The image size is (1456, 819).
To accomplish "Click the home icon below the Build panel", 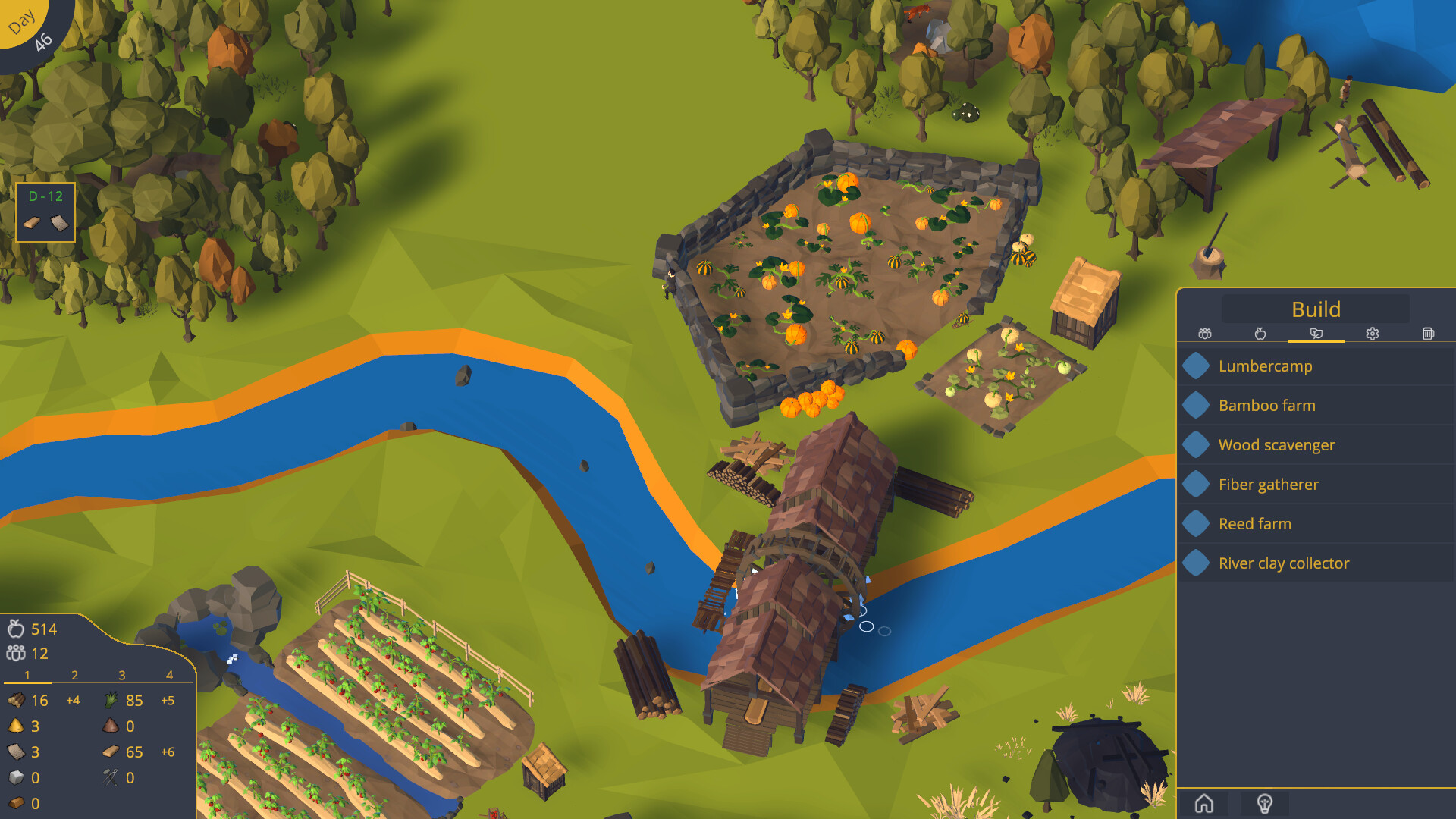I will click(1205, 802).
